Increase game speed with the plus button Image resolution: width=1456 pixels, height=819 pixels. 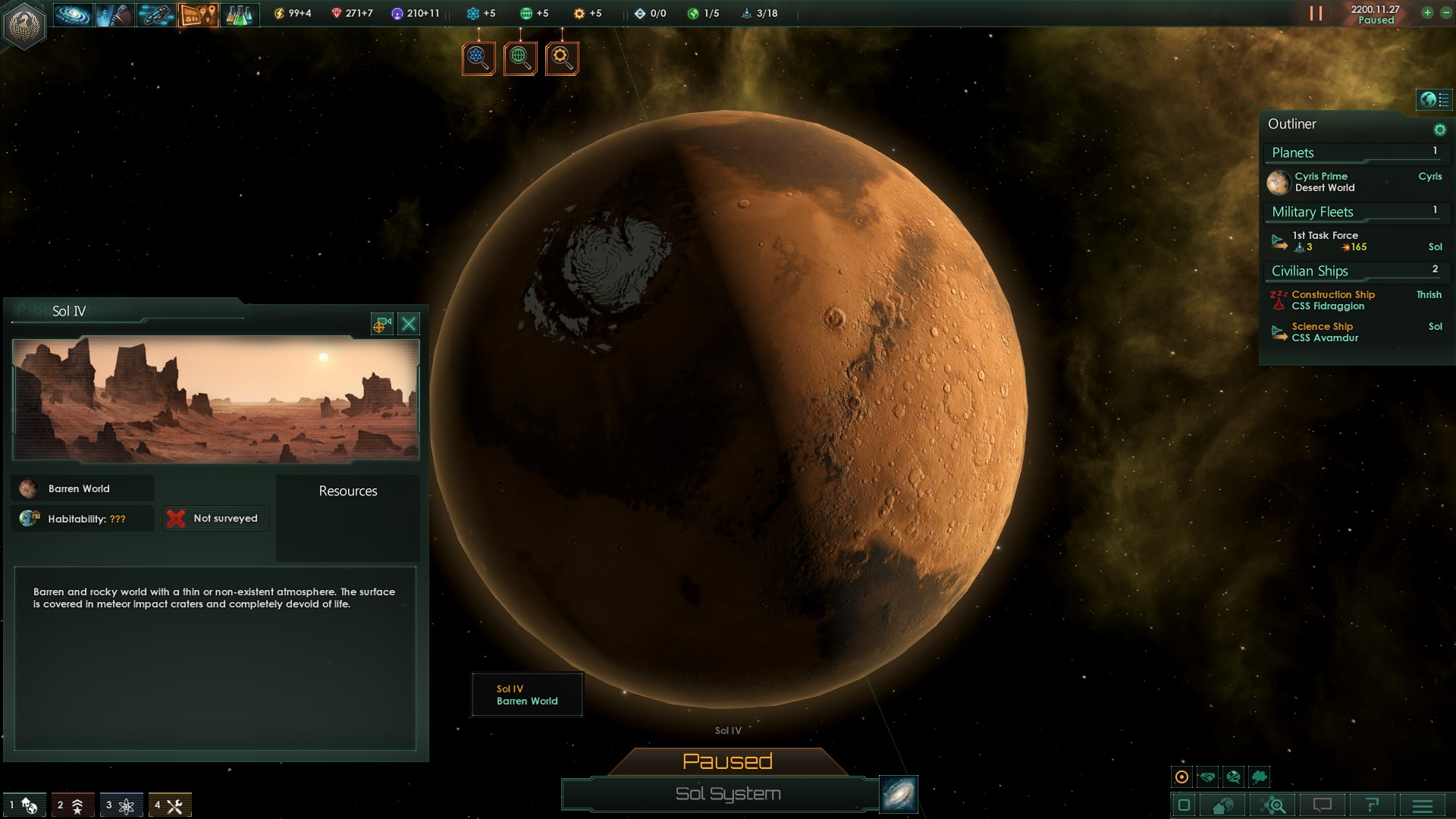[x=1427, y=13]
